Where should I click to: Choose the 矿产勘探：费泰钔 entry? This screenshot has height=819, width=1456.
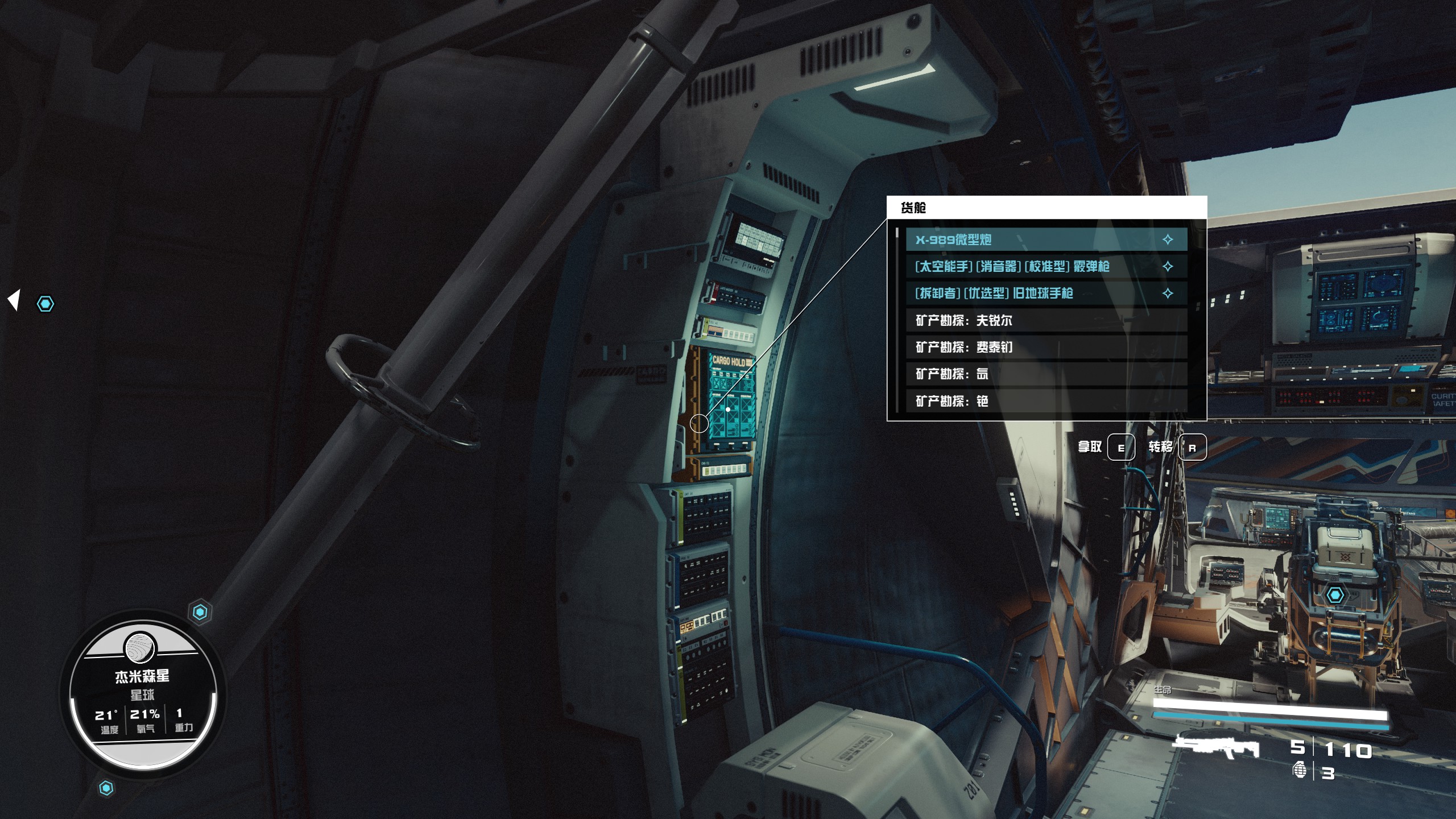(x=1045, y=347)
